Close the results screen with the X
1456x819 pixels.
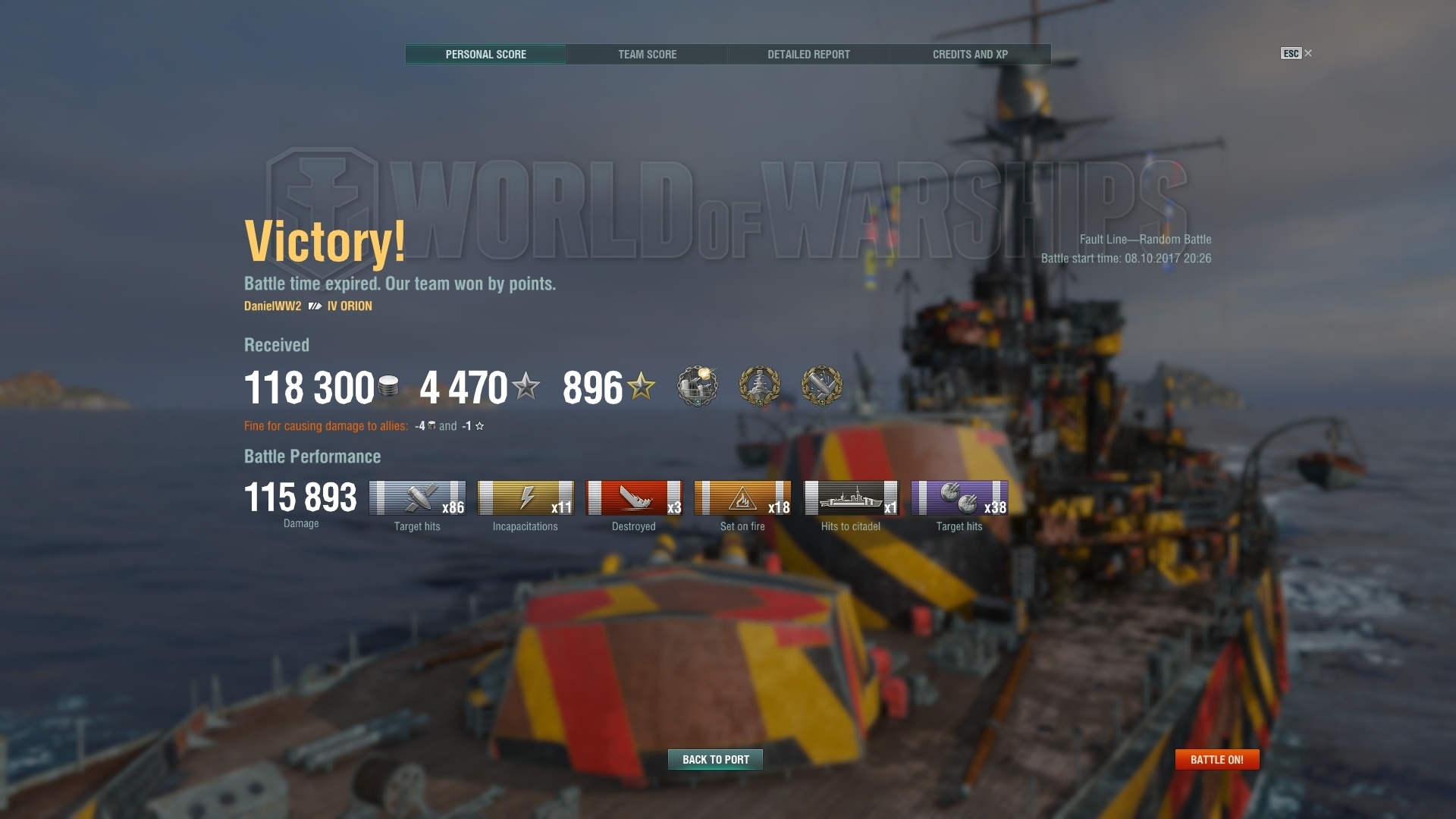(1308, 53)
